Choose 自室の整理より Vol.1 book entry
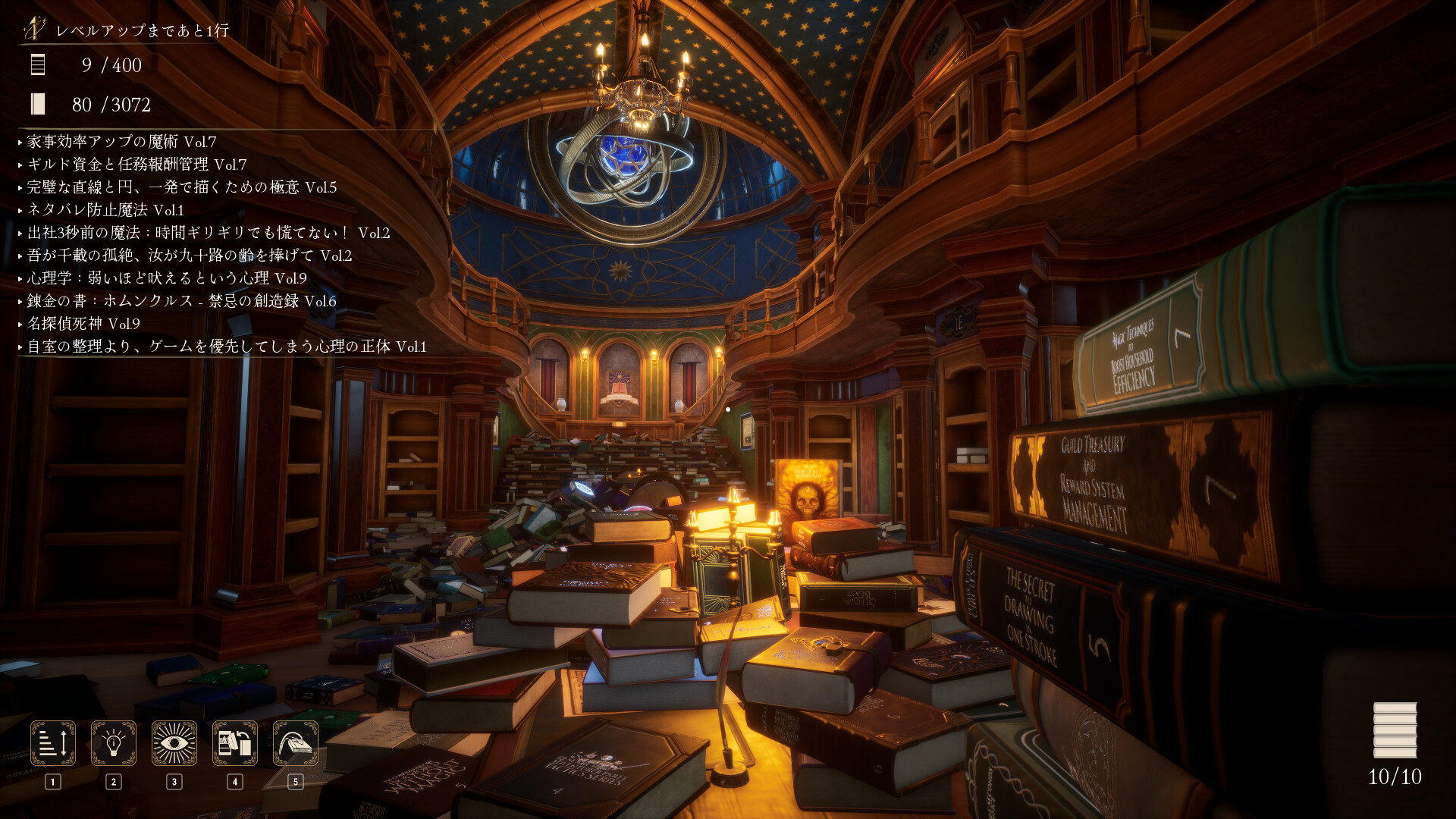1456x819 pixels. click(227, 347)
